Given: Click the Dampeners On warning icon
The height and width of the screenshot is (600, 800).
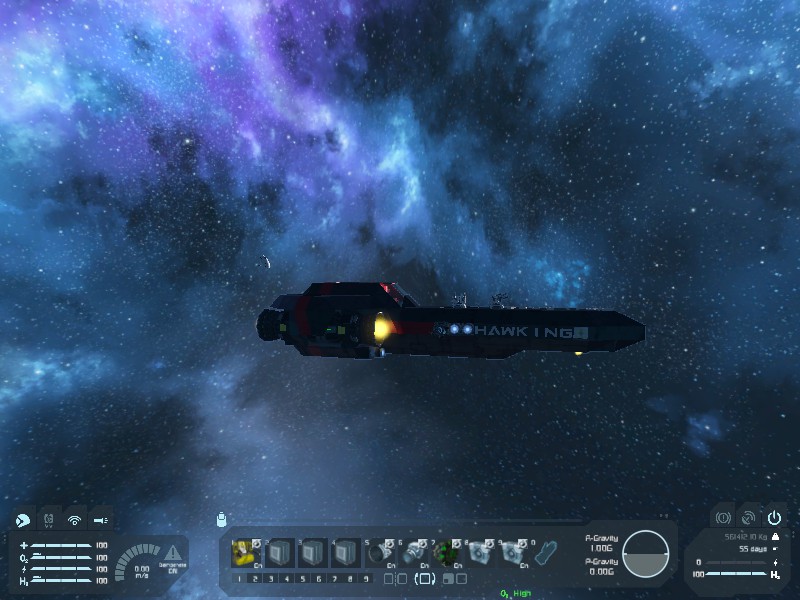Looking at the screenshot, I should 173,552.
